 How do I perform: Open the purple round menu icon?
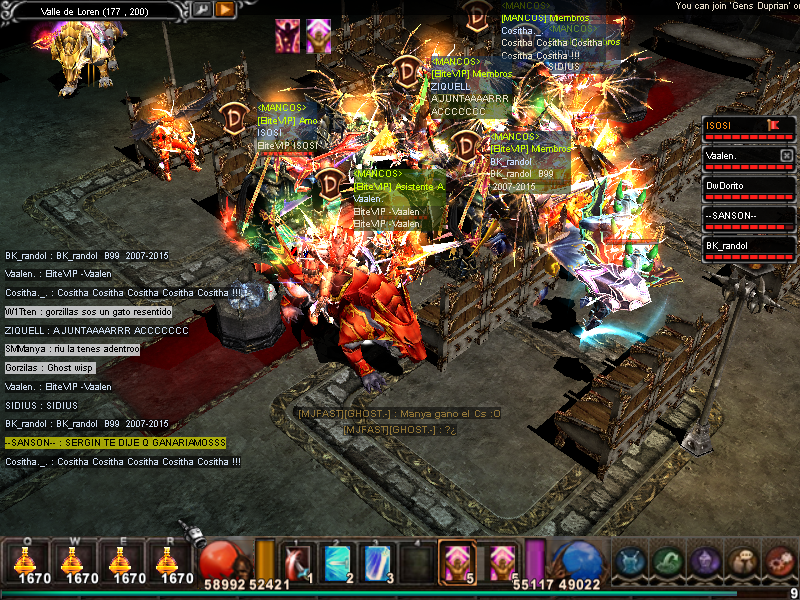704,562
